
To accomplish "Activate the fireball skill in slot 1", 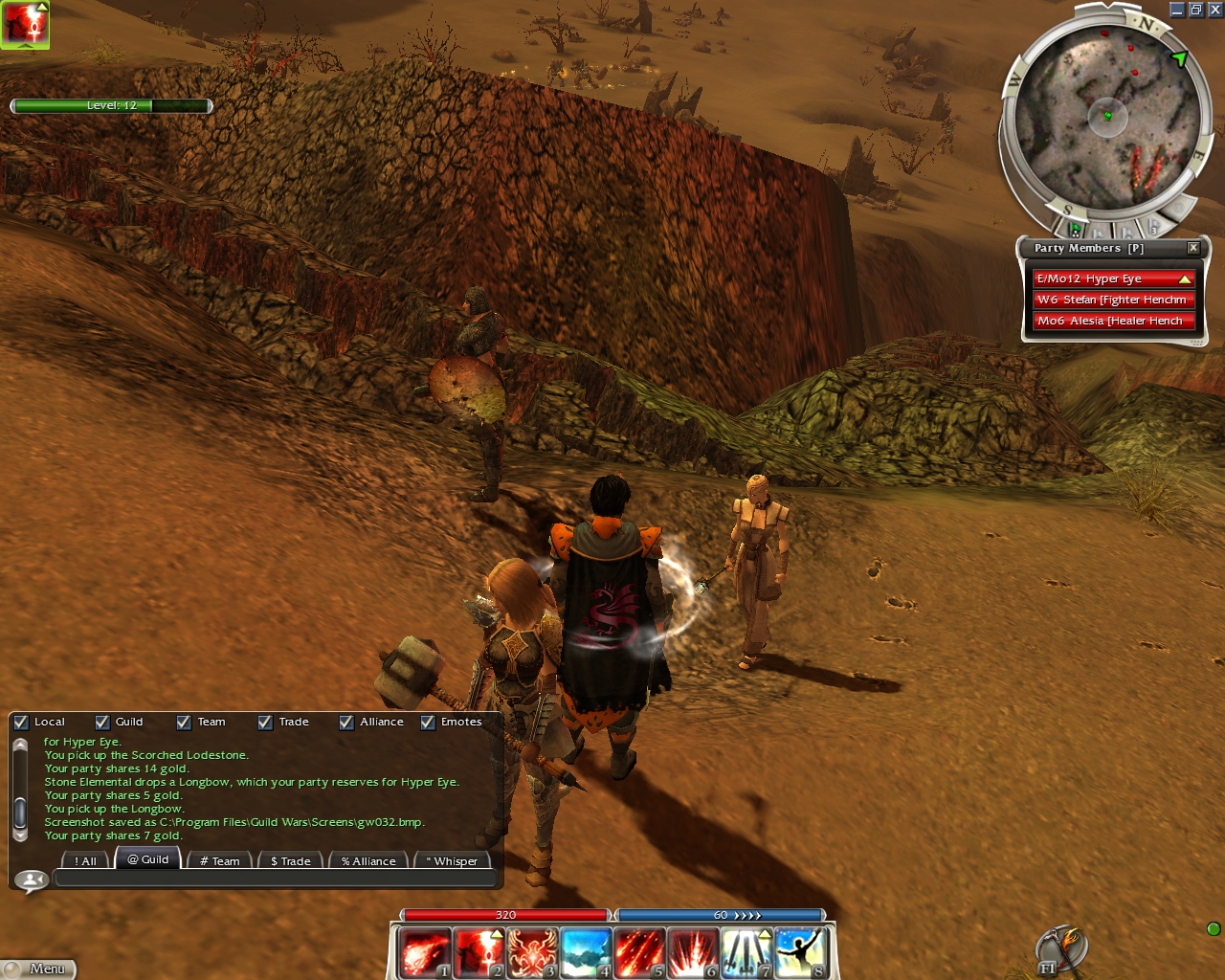I will click(424, 952).
